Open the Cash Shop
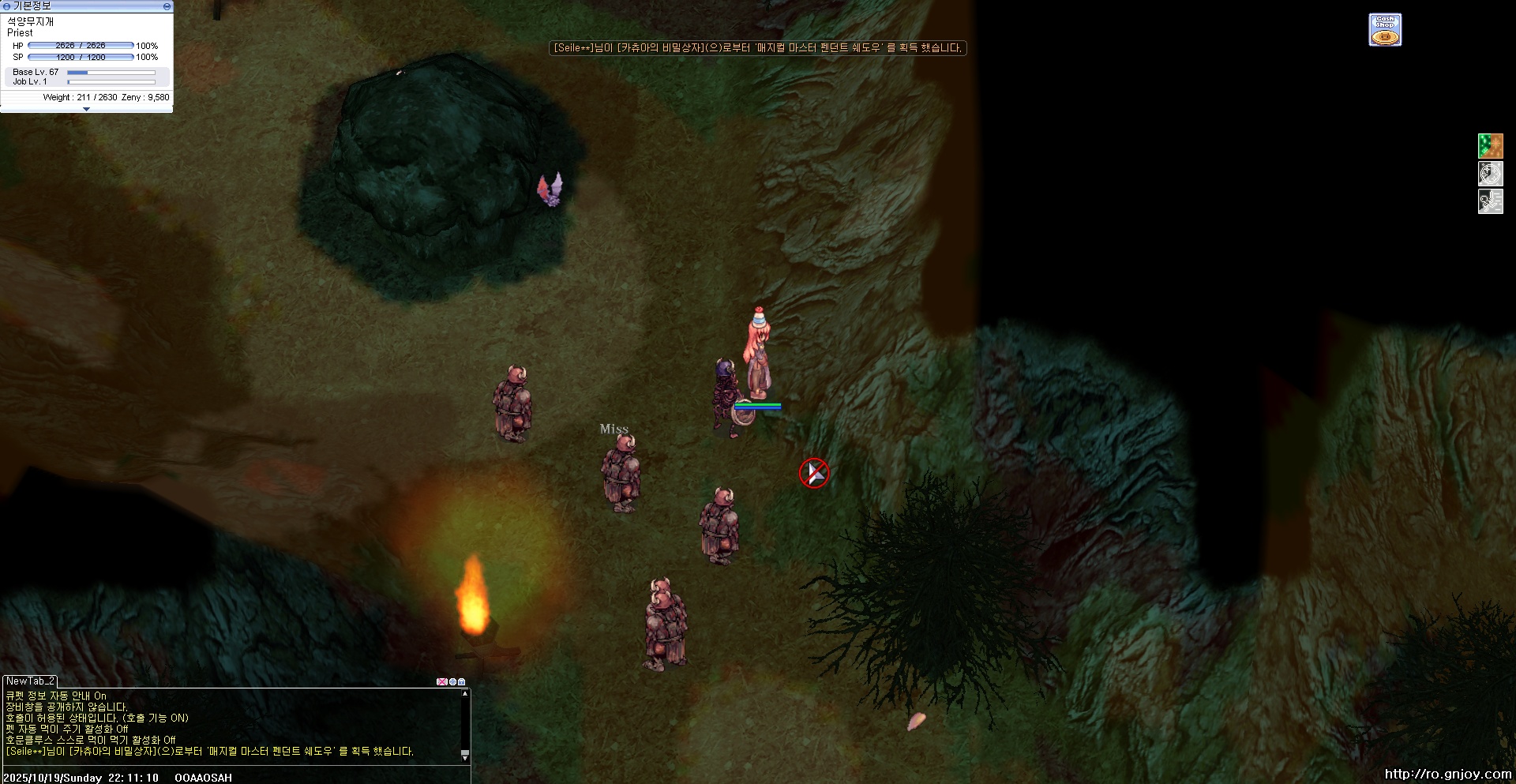The width and height of the screenshot is (1516, 784). [1385, 30]
